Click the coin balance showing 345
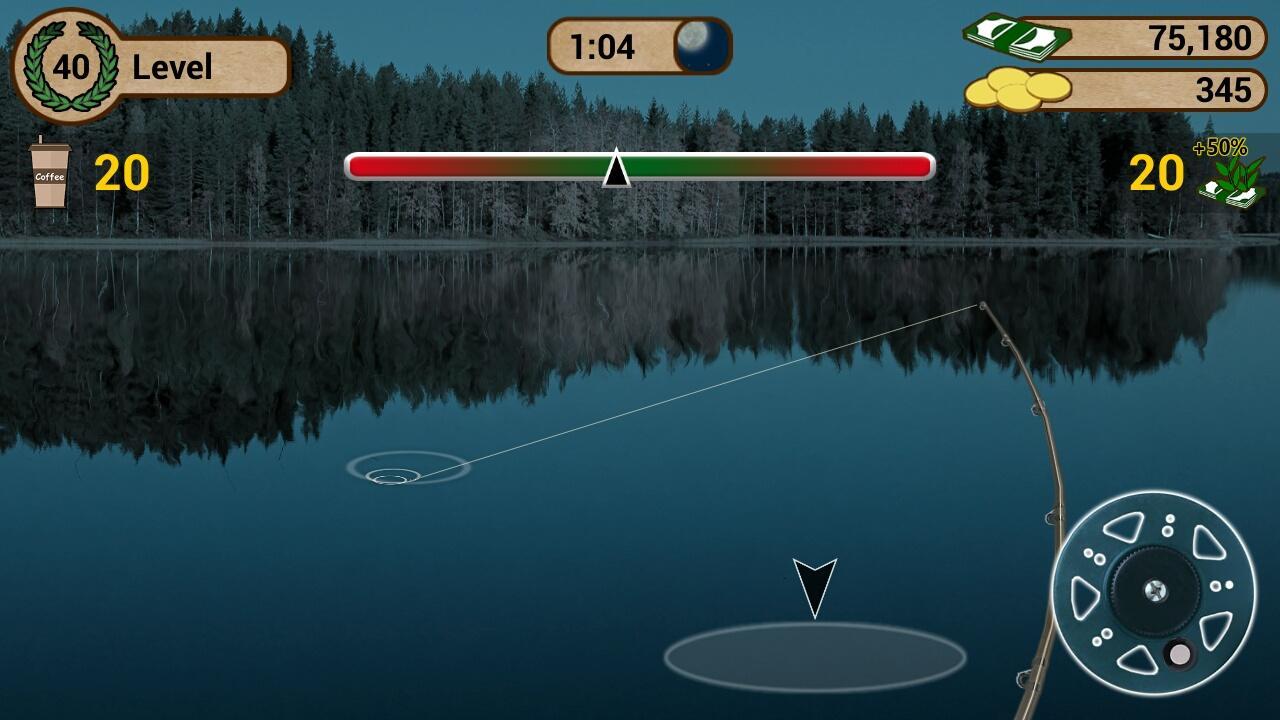This screenshot has height=720, width=1280. tap(1225, 89)
